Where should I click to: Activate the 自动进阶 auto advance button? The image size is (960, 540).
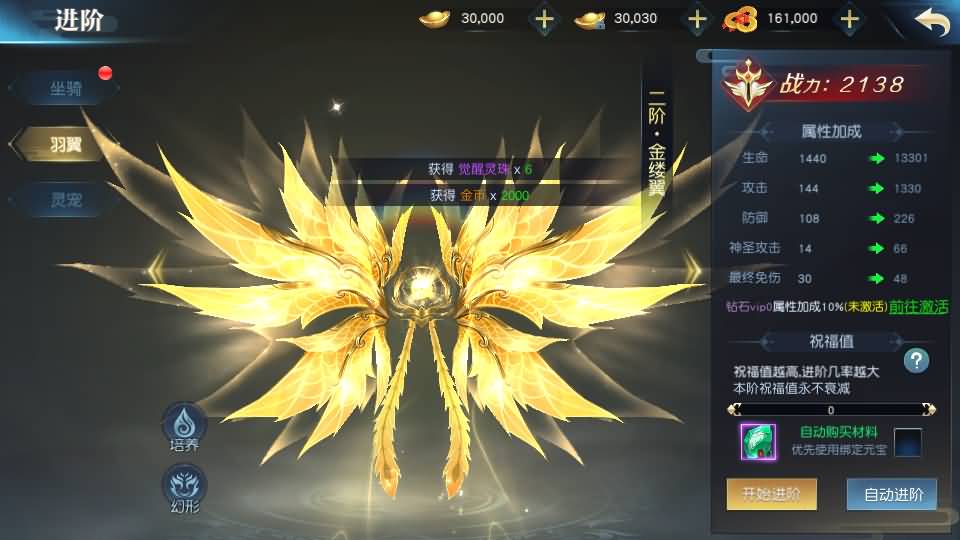point(891,494)
